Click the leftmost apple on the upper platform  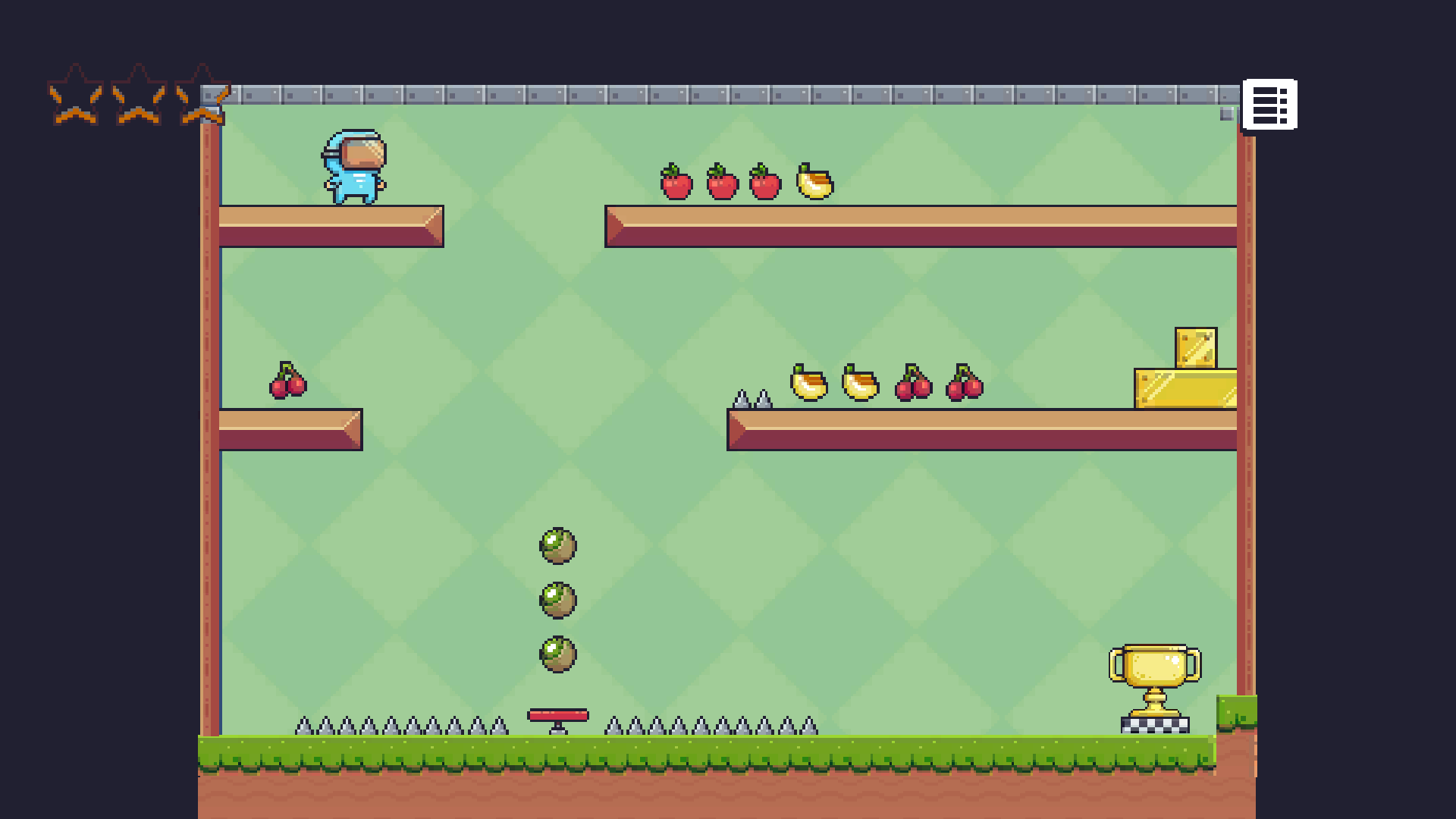click(x=675, y=182)
